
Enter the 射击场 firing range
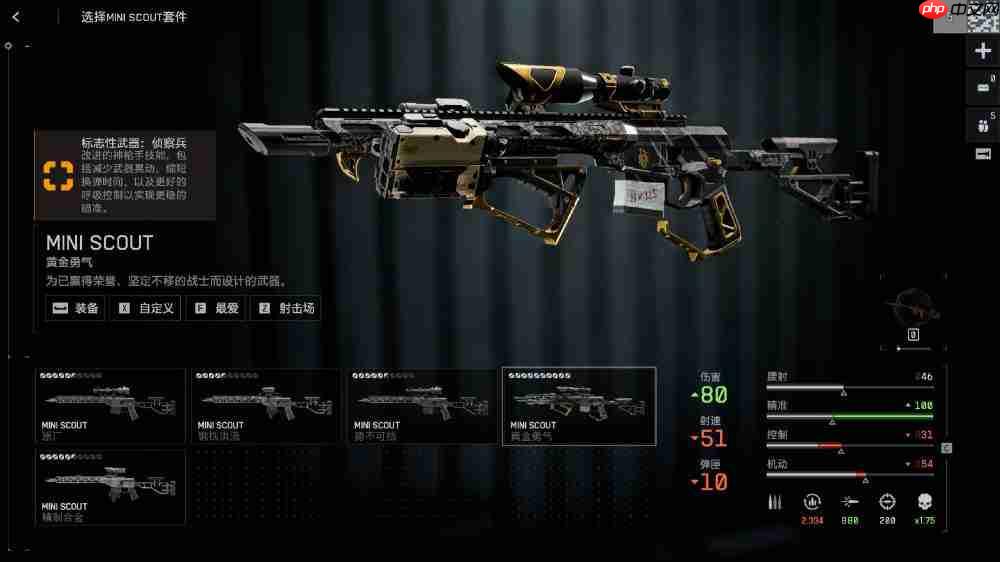(286, 308)
